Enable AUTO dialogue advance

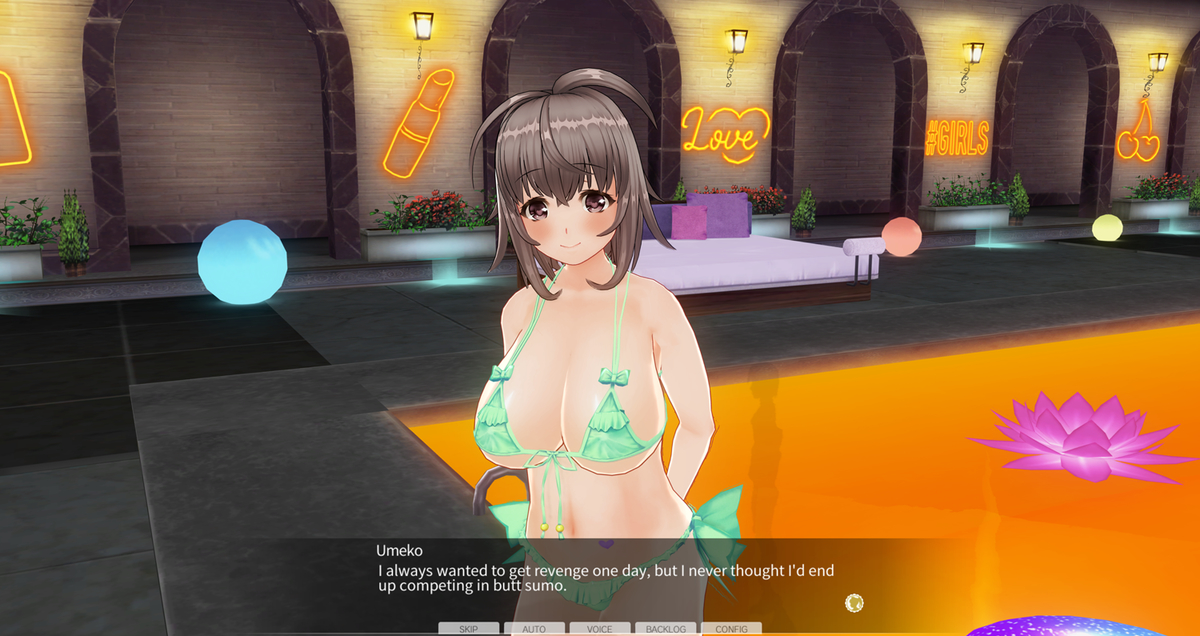pyautogui.click(x=534, y=629)
